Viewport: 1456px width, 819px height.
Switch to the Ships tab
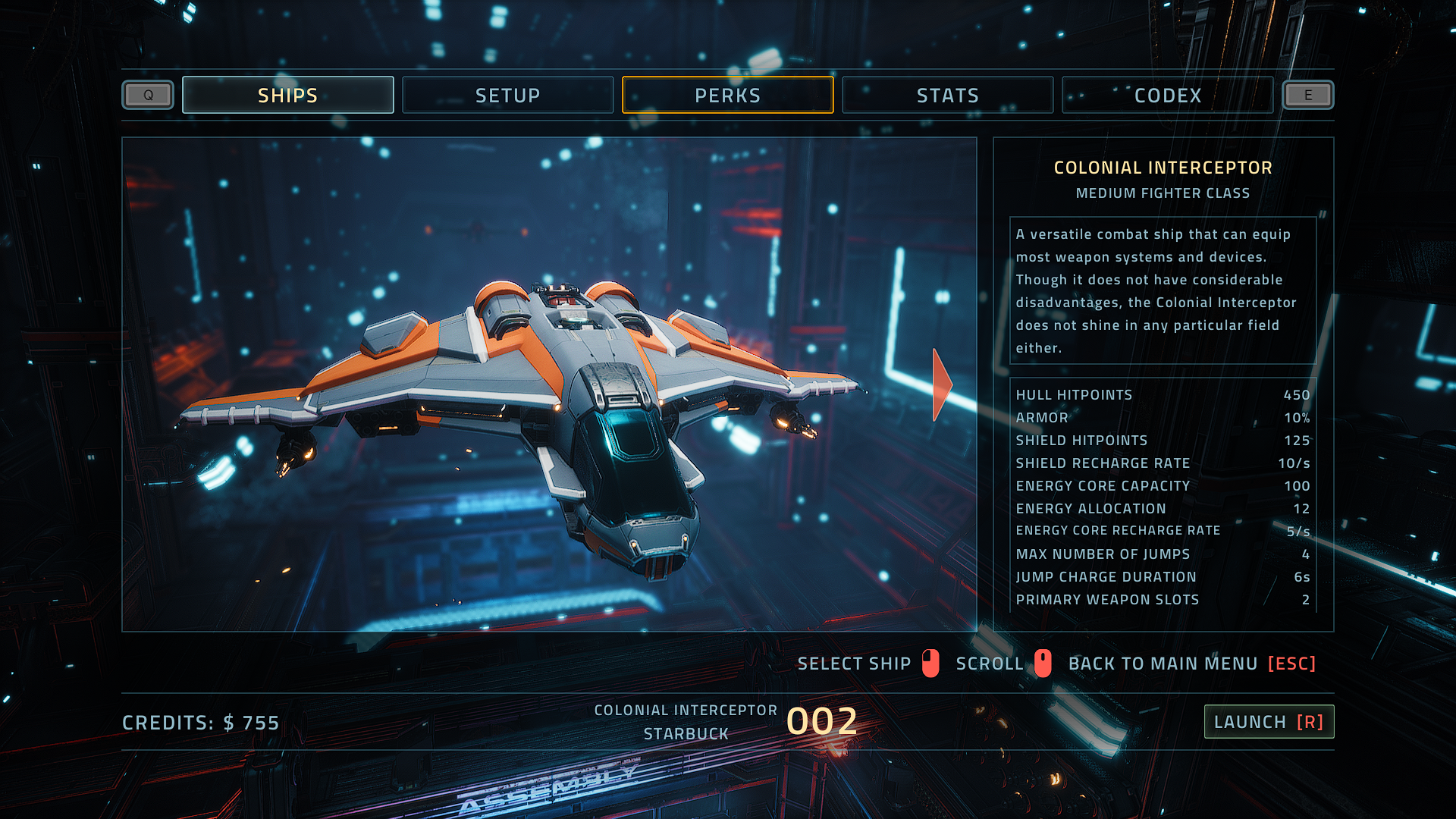pyautogui.click(x=288, y=96)
